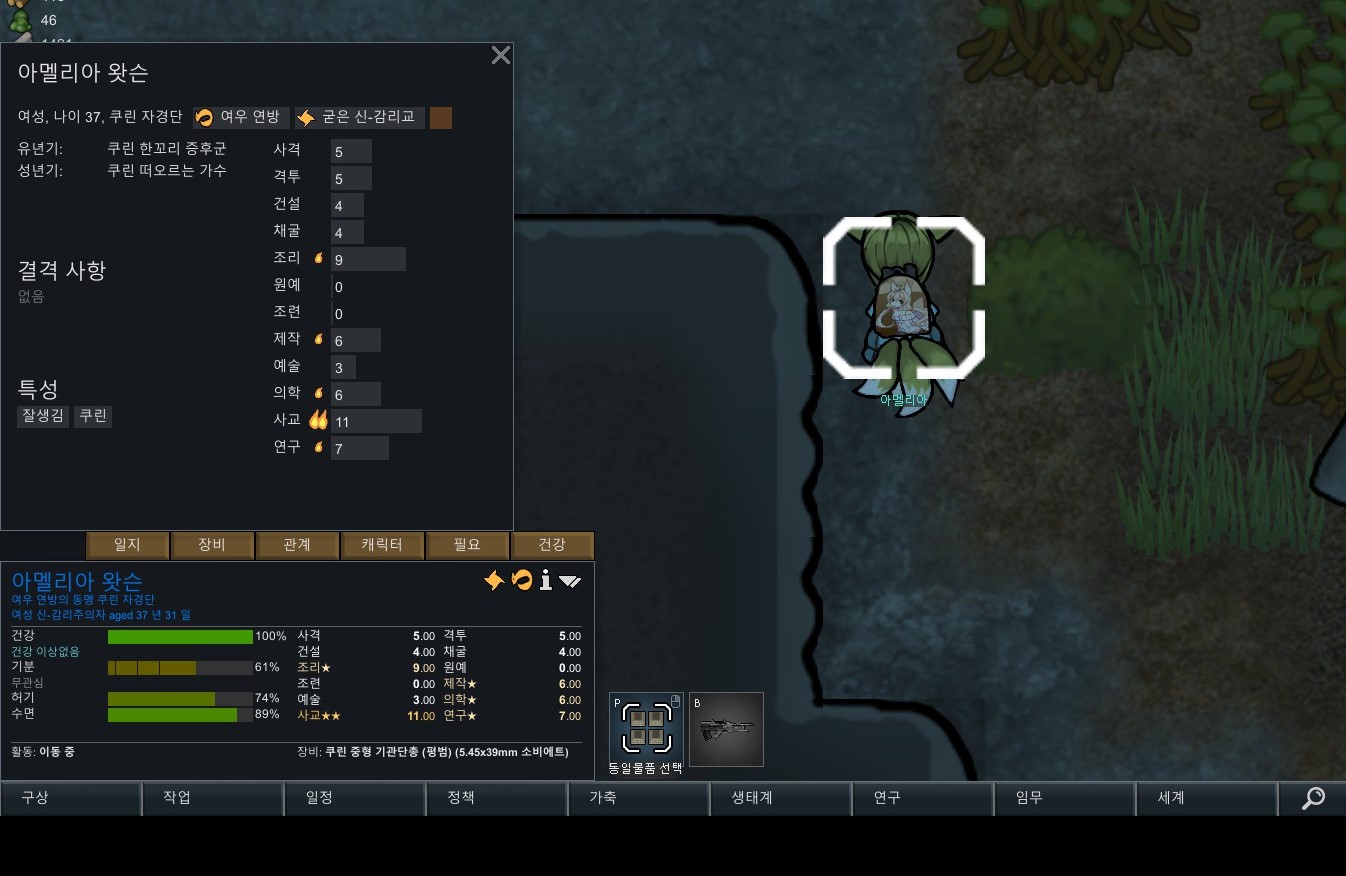Open the 일지 (Log) tab
This screenshot has height=876, width=1346.
pos(127,545)
